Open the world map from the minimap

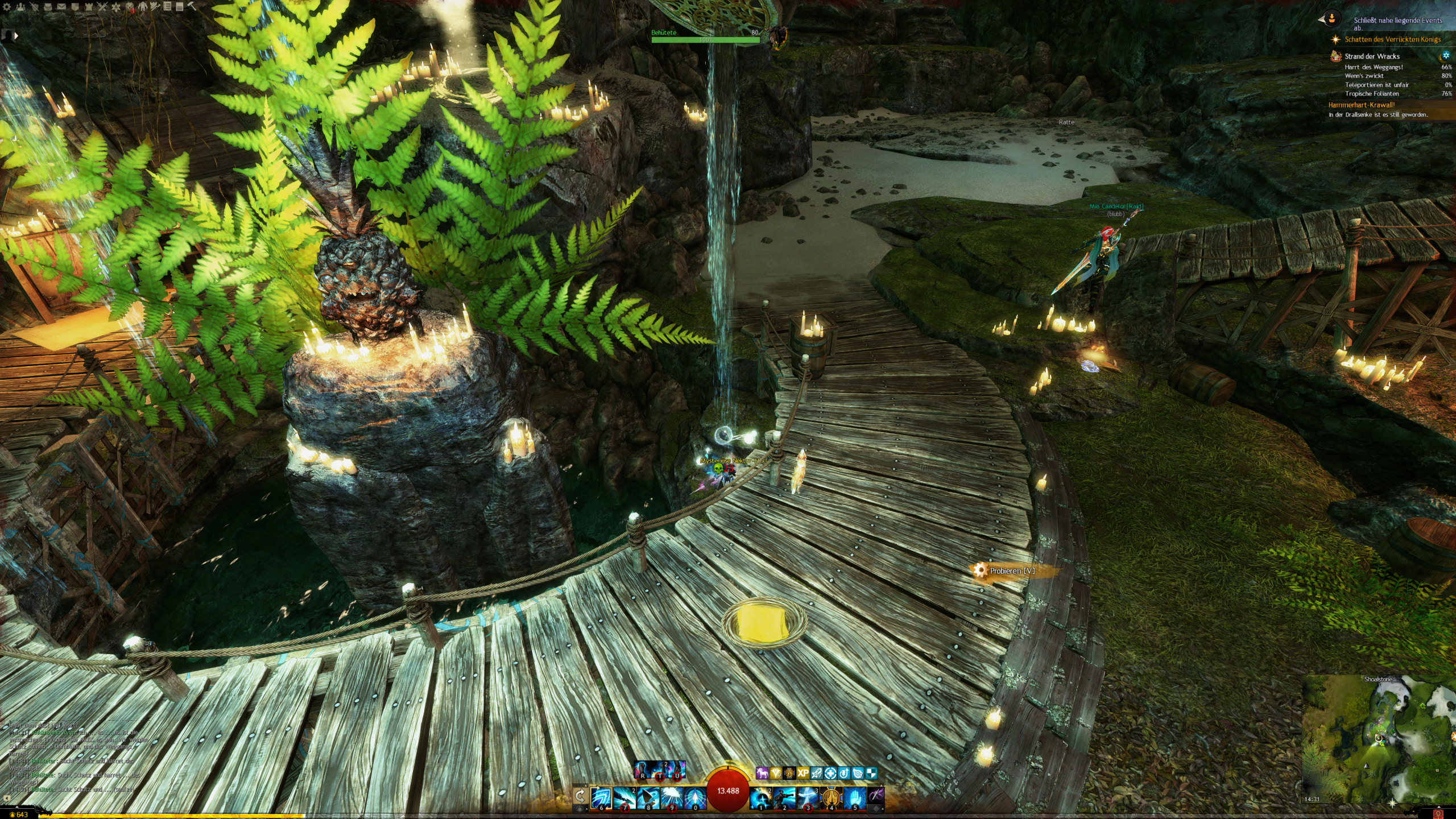coord(1376,739)
